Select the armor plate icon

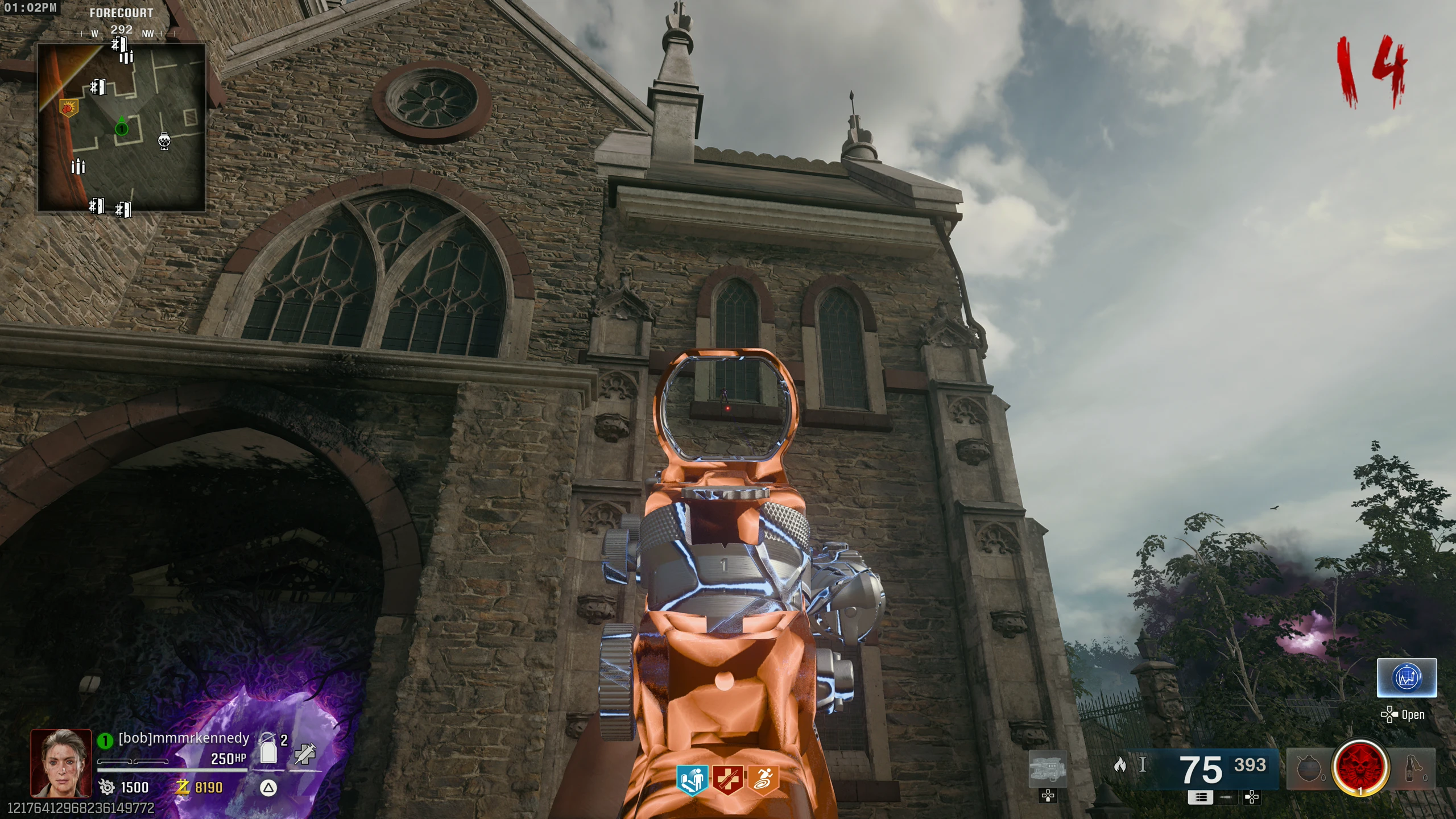click(268, 750)
